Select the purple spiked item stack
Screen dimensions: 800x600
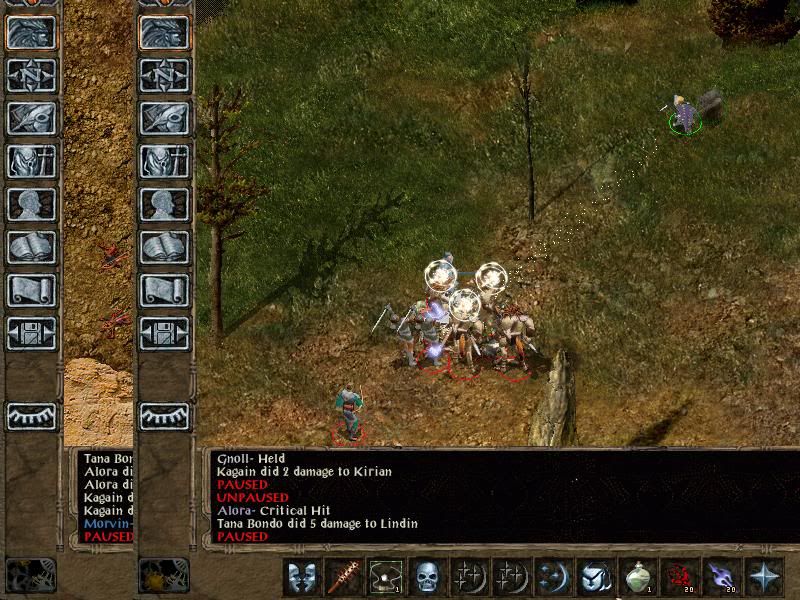click(x=722, y=576)
